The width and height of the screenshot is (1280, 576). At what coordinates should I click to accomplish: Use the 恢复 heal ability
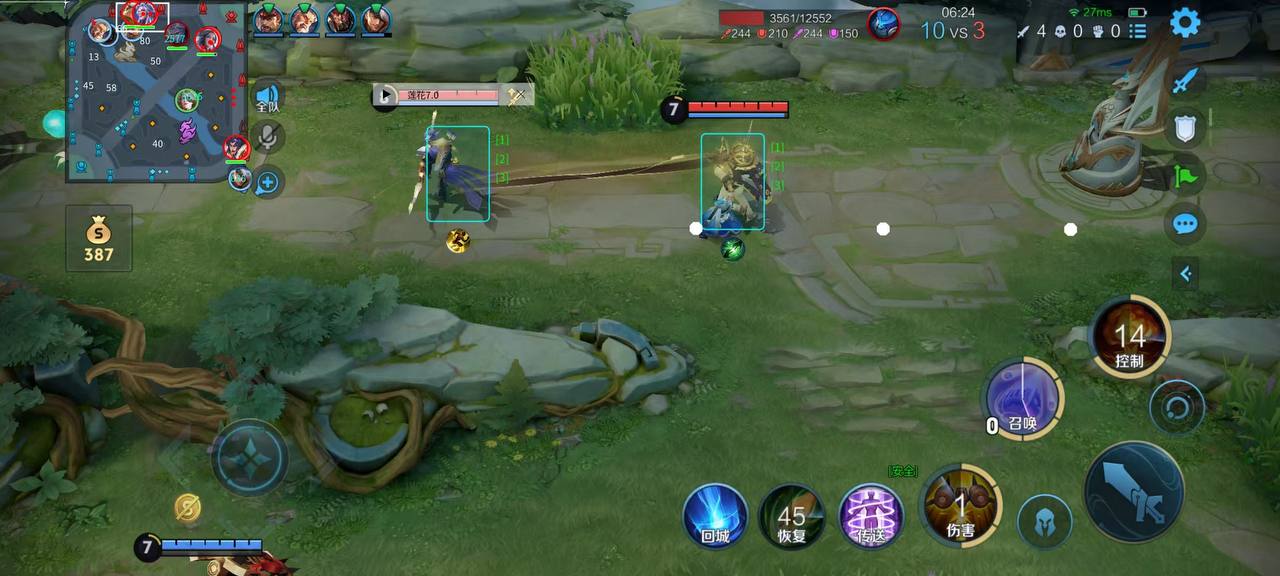tap(791, 516)
